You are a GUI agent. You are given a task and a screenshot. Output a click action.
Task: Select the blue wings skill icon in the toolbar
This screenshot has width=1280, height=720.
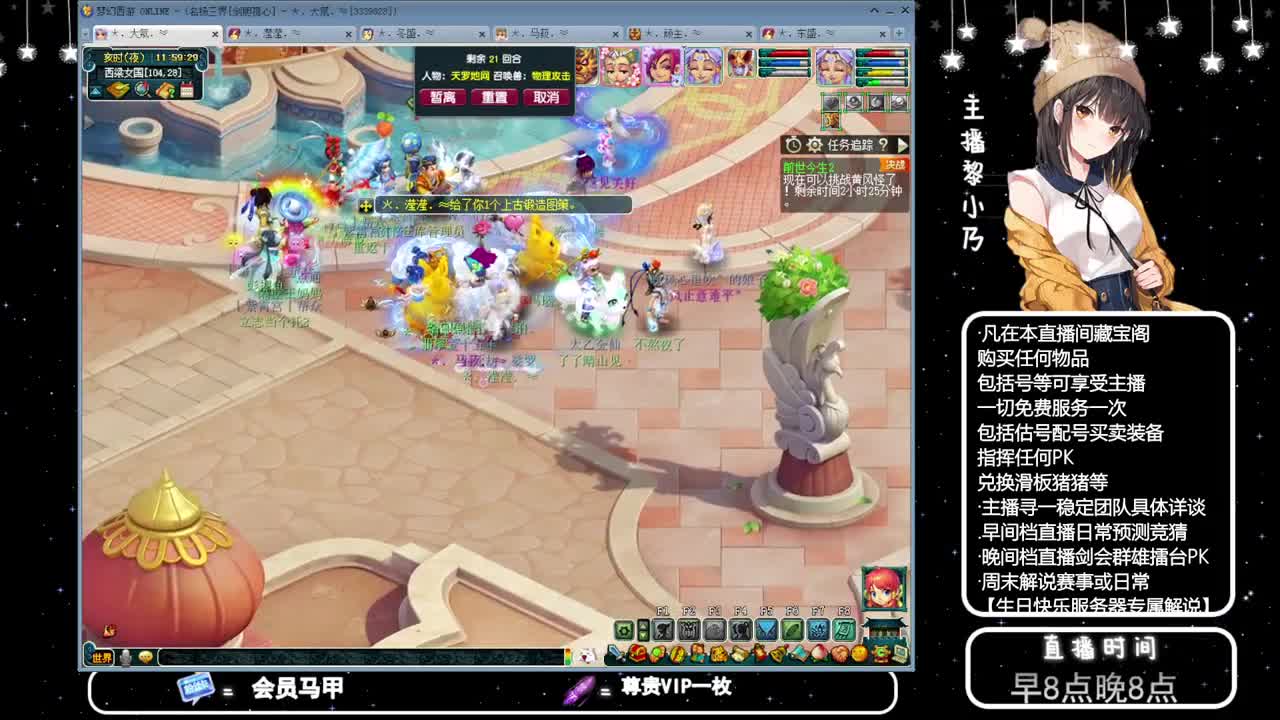(766, 630)
